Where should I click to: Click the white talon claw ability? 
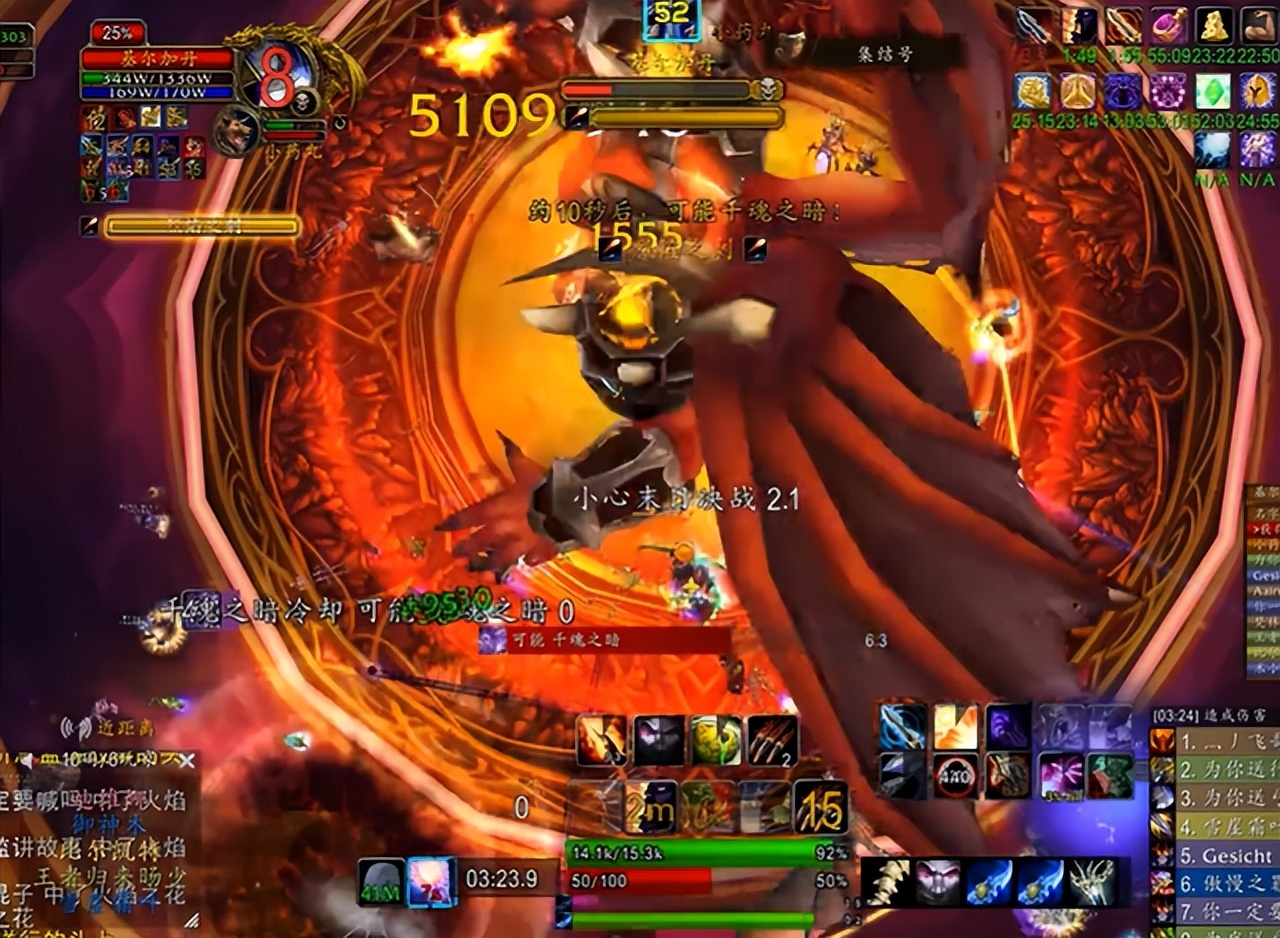pos(1091,883)
